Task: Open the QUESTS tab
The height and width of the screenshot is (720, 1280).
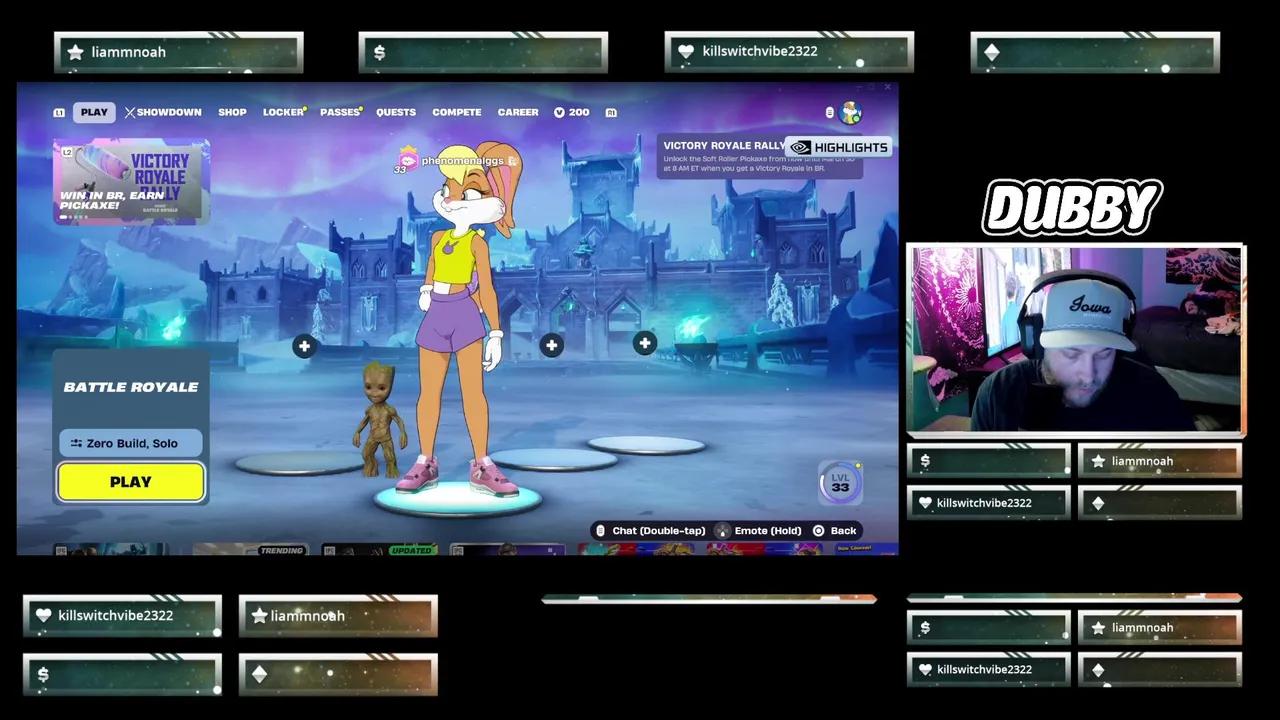Action: 396,112
